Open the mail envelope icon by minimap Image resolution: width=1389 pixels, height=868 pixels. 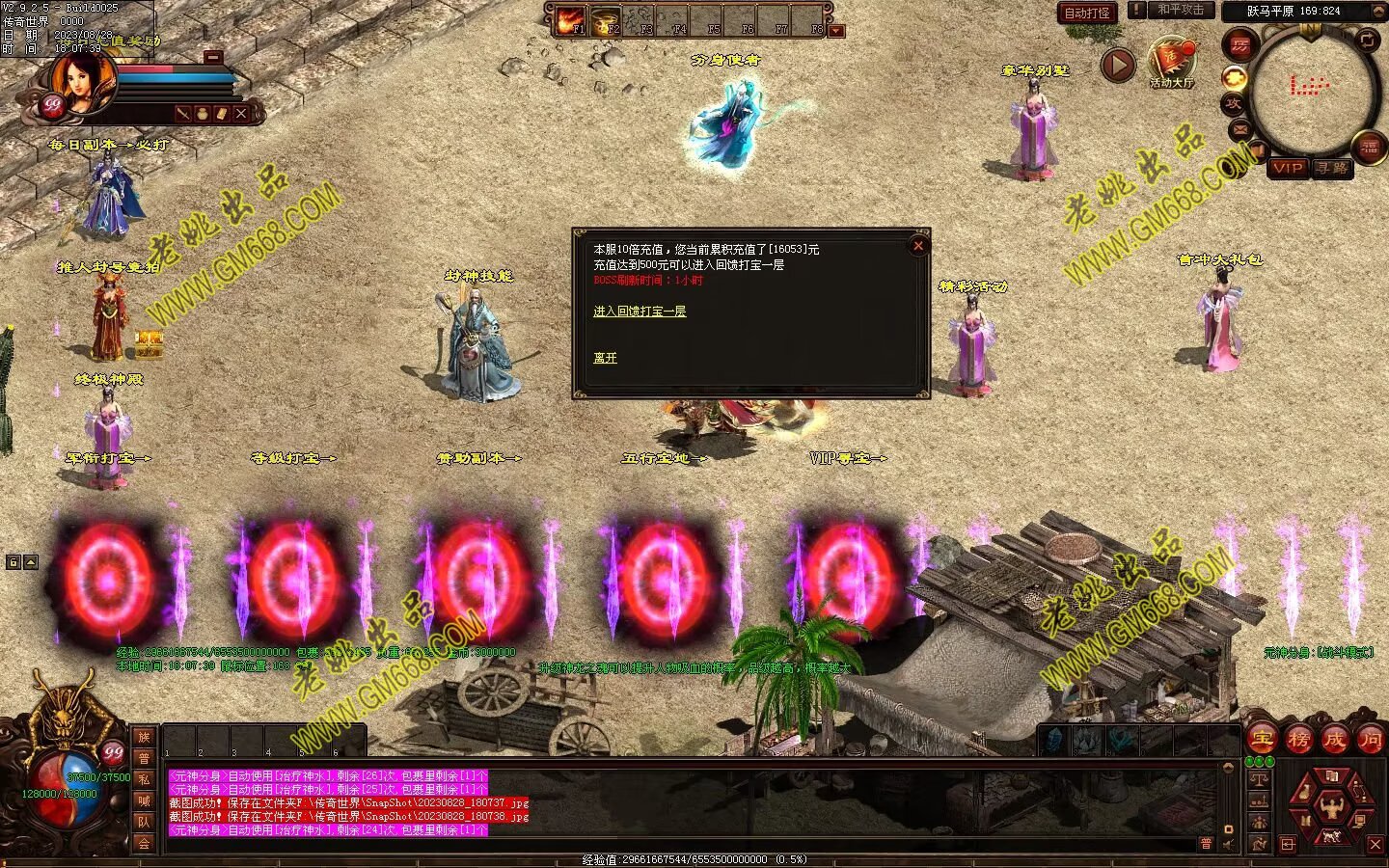coord(1239,129)
